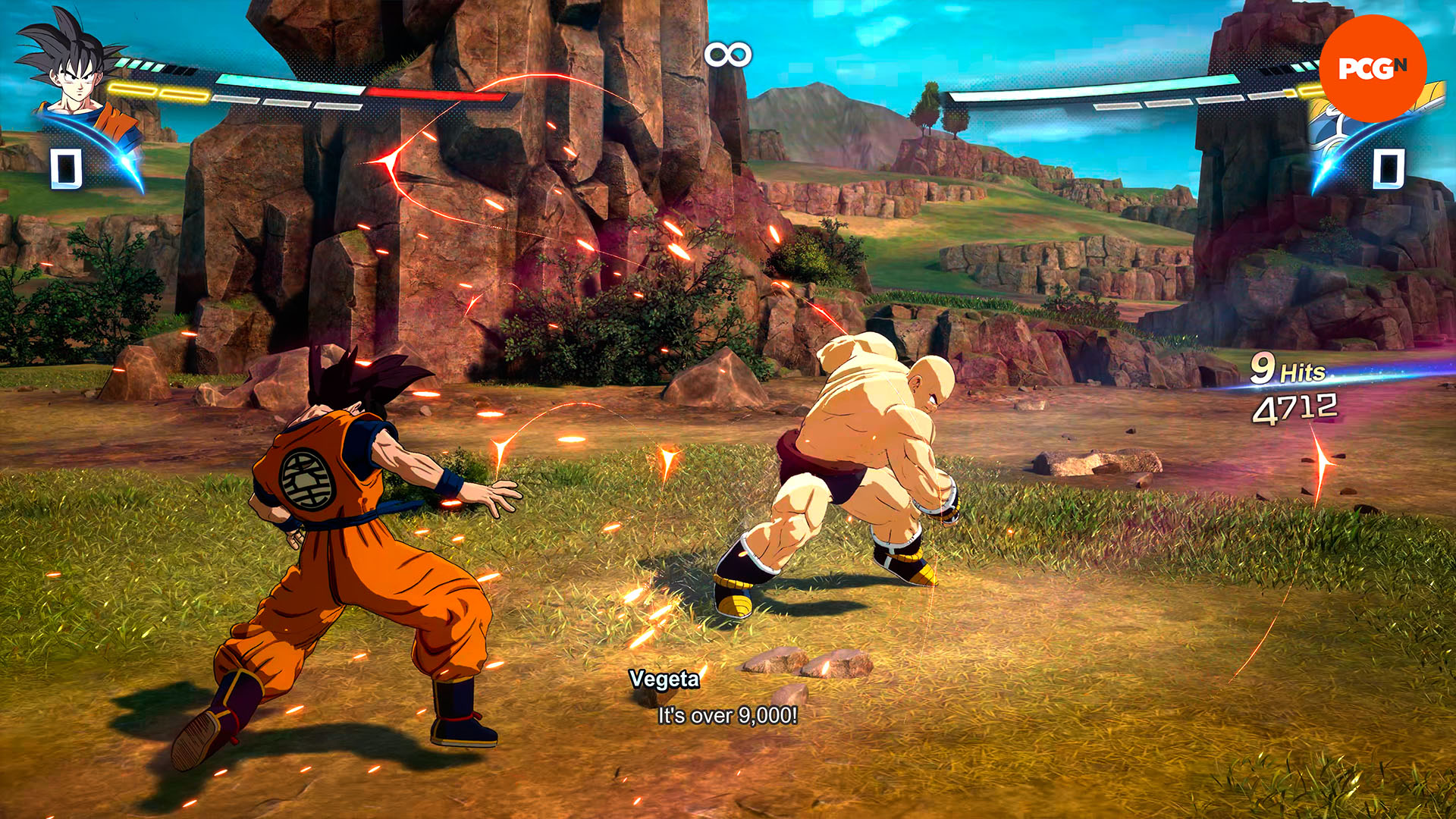Expand the 9 Hits combo counter display
Viewport: 1456px width, 819px height.
[x=1289, y=369]
